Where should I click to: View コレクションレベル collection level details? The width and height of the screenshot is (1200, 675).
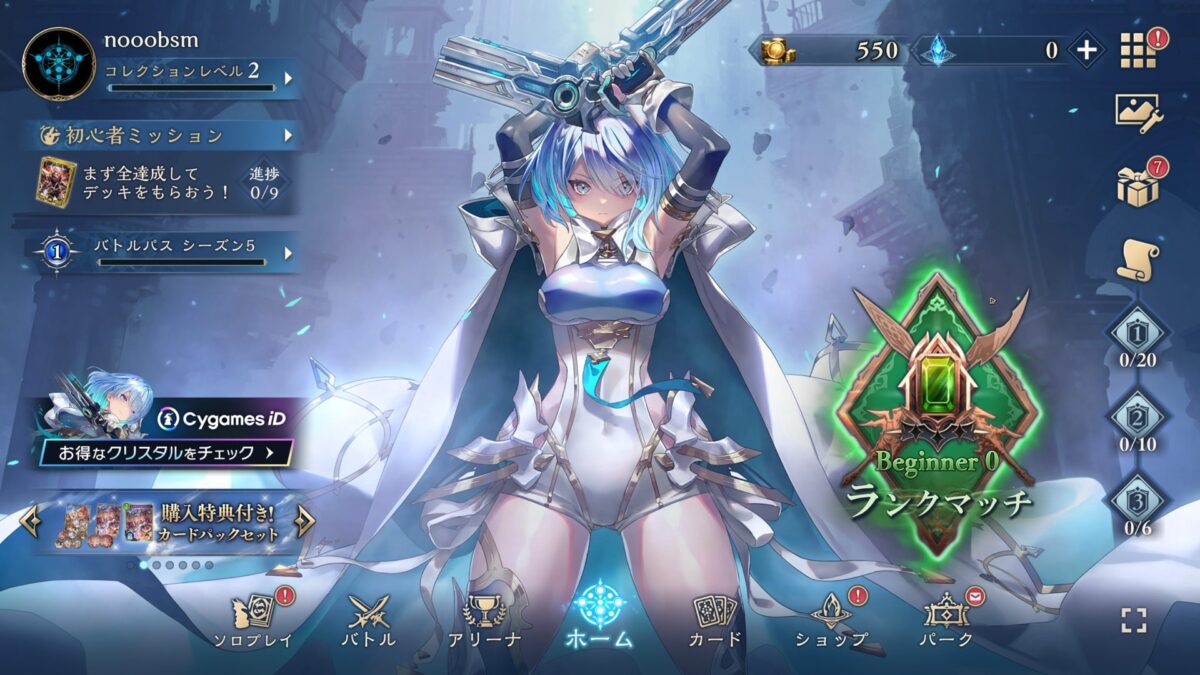[x=199, y=77]
